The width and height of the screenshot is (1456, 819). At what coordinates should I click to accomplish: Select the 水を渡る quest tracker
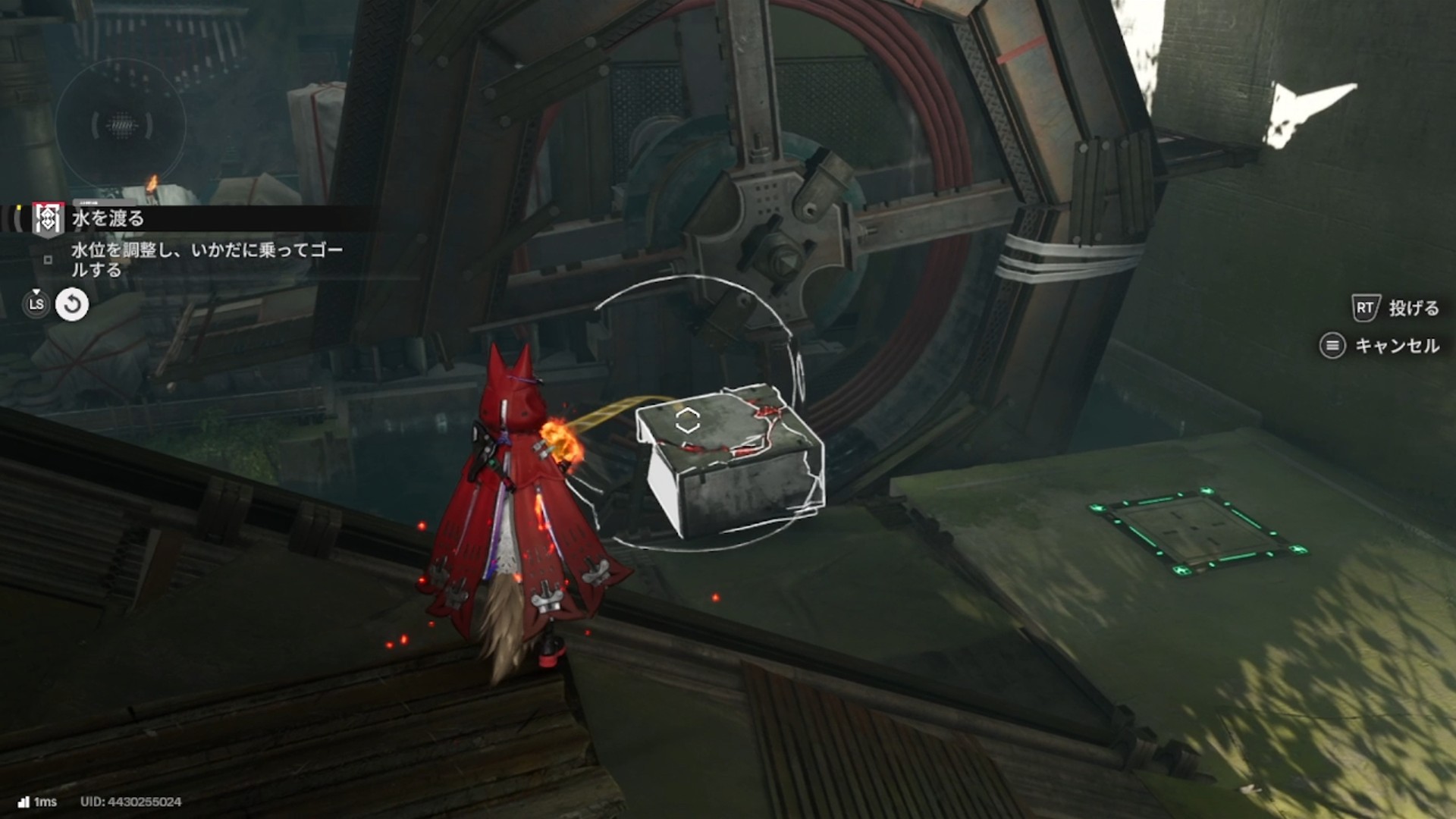click(x=108, y=218)
